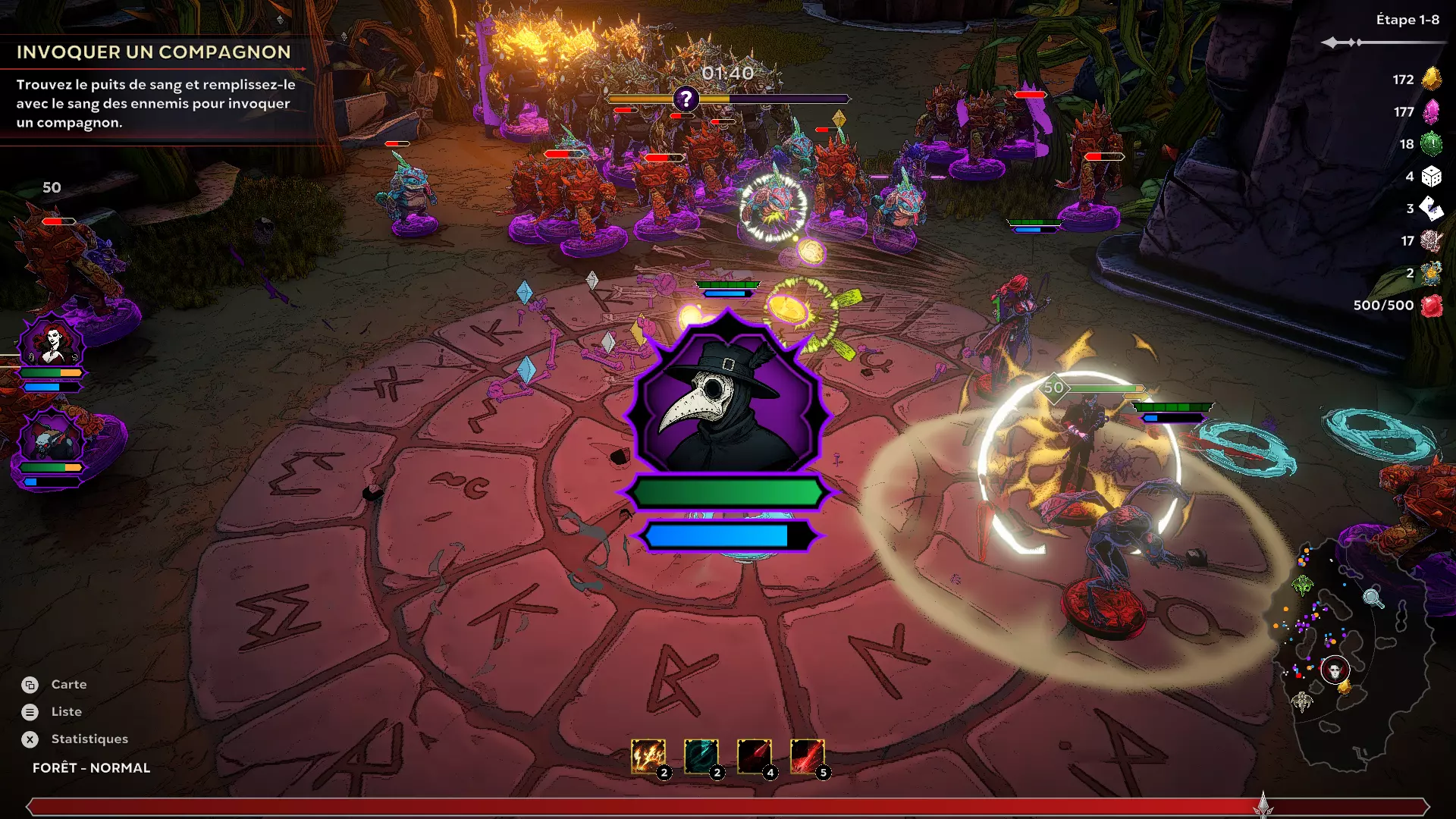Select the beige winged marker on minimap

point(1301,701)
